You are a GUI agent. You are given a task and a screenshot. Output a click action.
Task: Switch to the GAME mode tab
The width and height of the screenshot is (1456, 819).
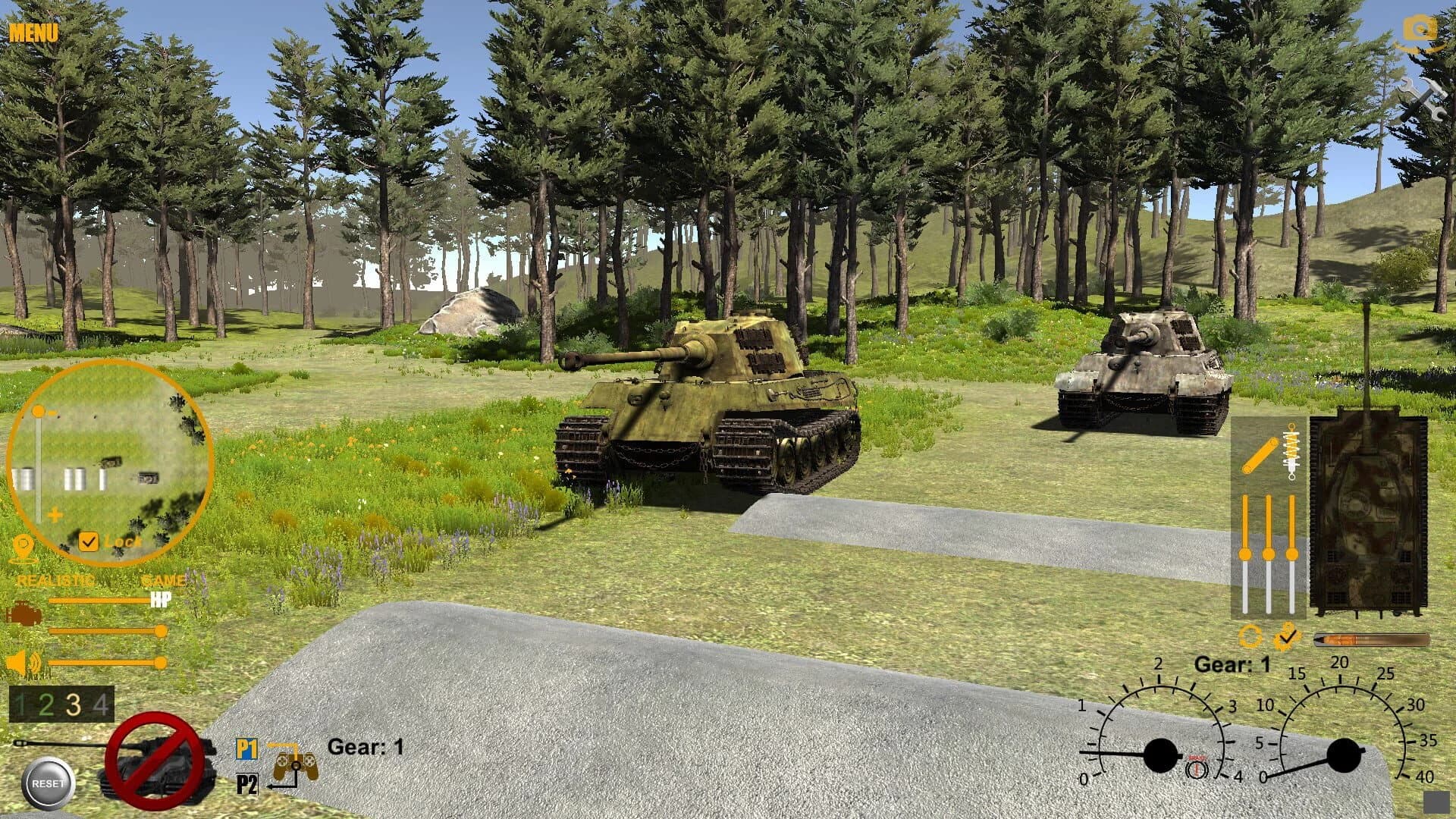pos(163,580)
